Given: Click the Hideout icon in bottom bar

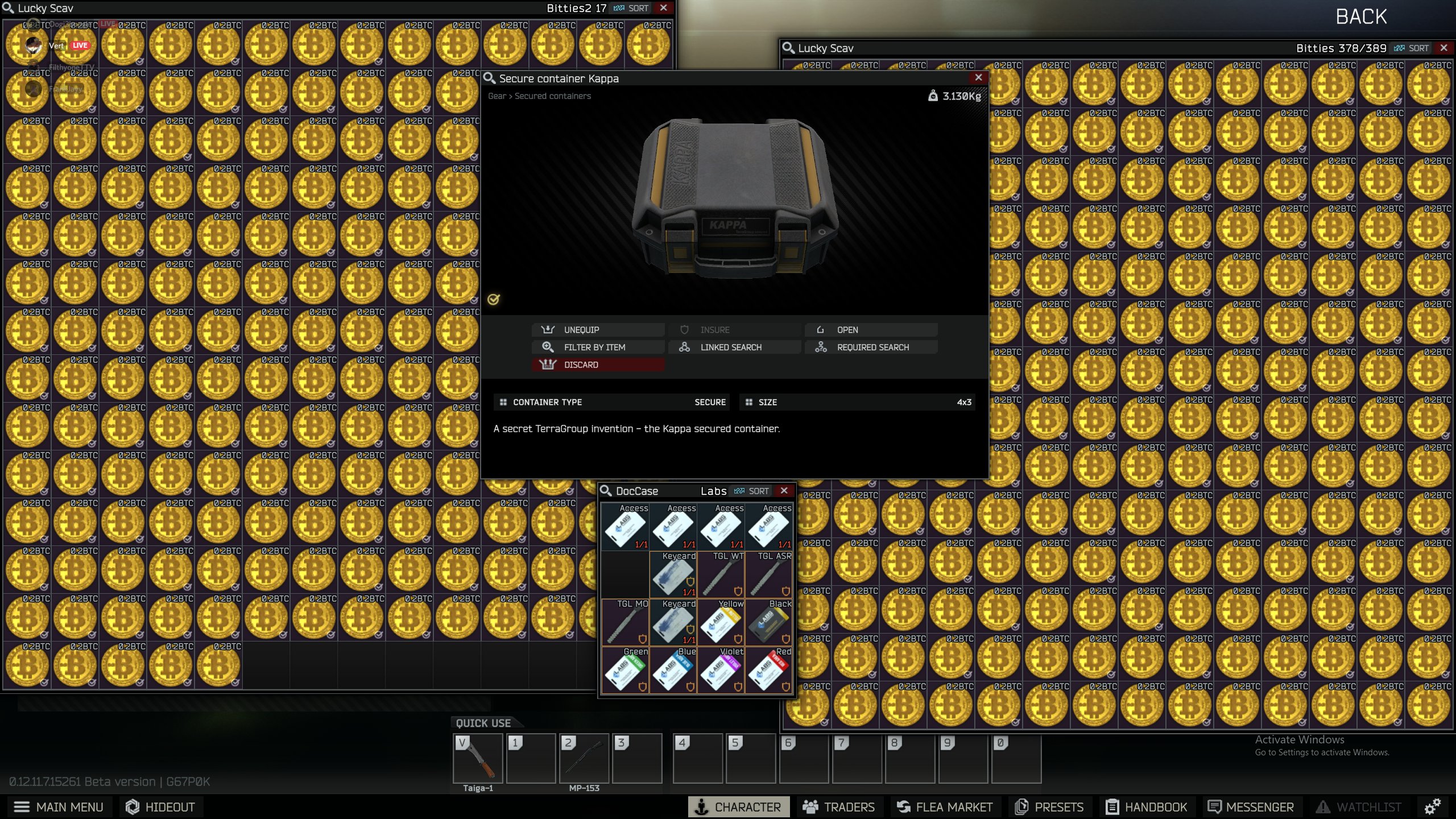Looking at the screenshot, I should 133,806.
